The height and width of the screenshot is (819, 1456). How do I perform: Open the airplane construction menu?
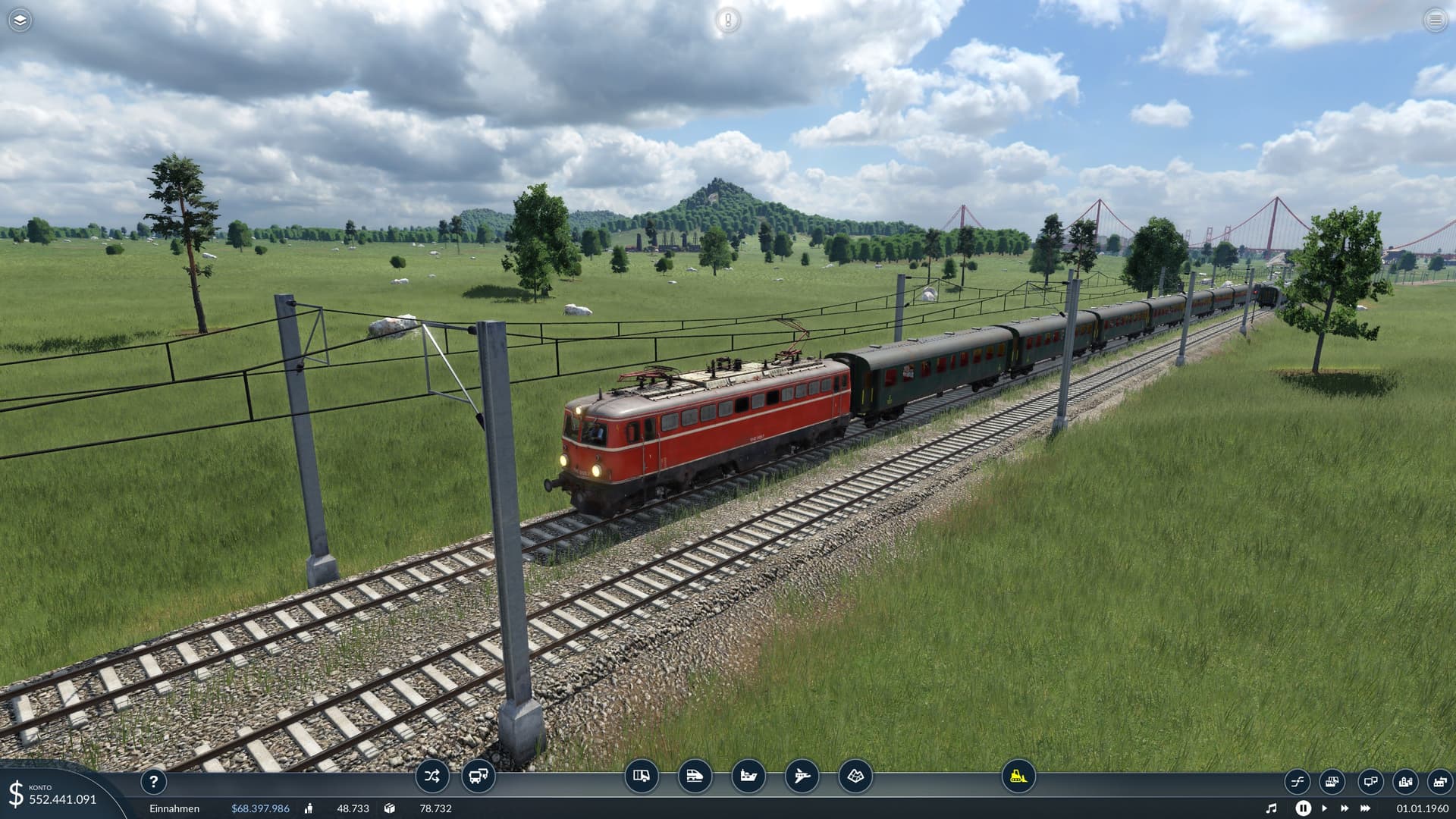point(802,776)
